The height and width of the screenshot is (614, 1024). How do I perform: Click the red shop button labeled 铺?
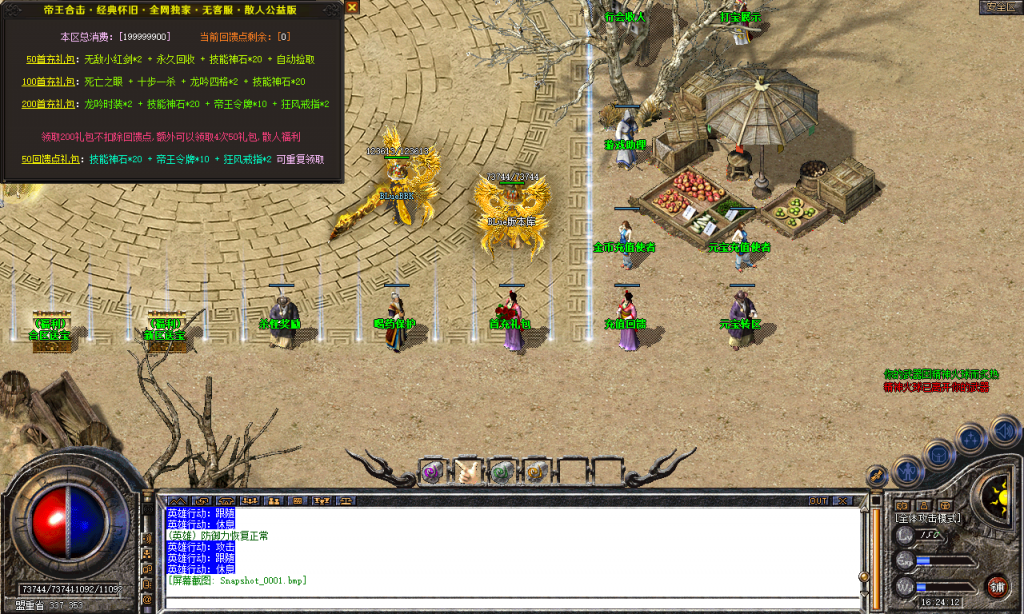click(x=996, y=586)
